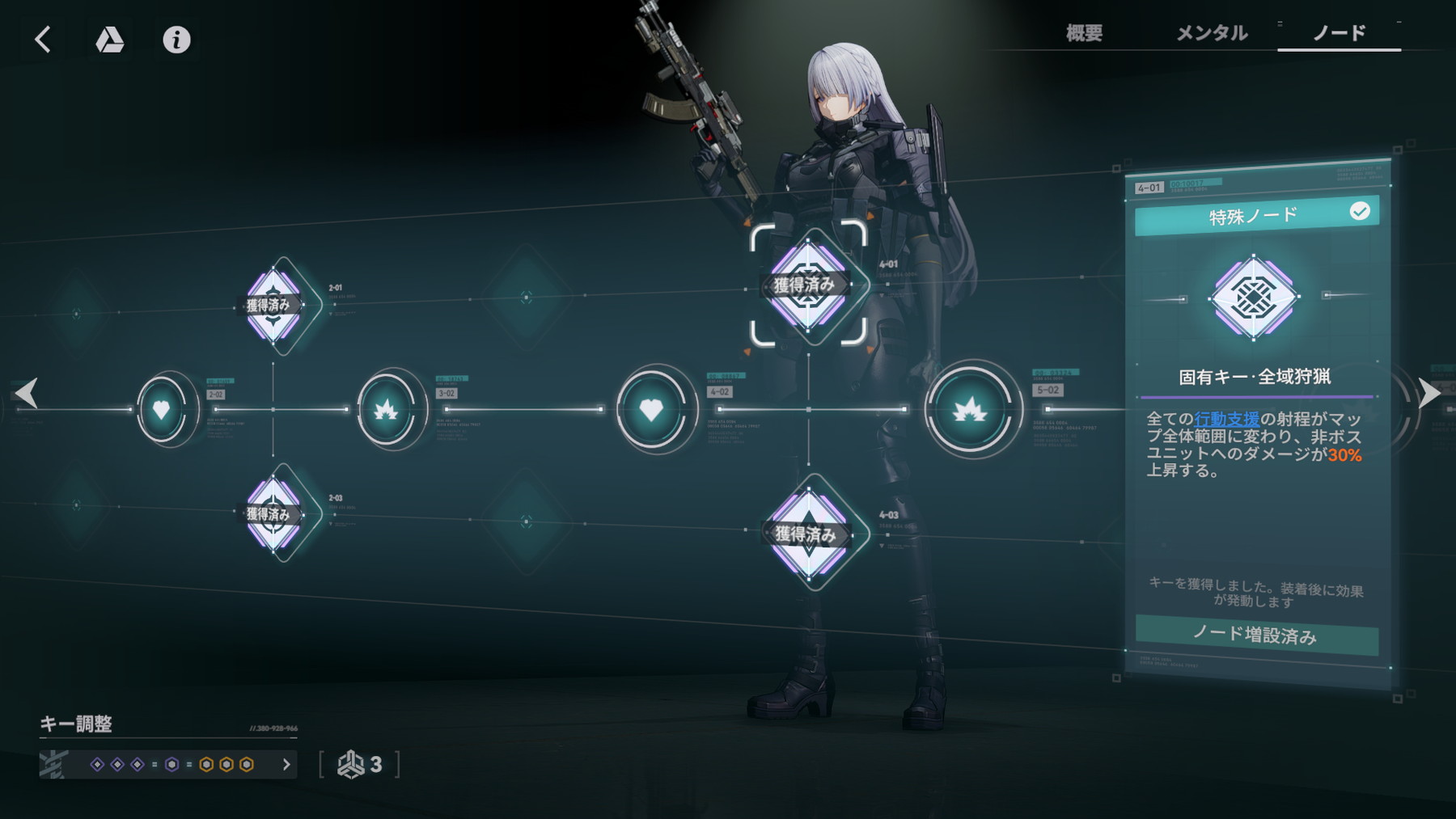Select the highlighted node 4-01
Viewport: 1456px width, 819px height.
tap(808, 285)
